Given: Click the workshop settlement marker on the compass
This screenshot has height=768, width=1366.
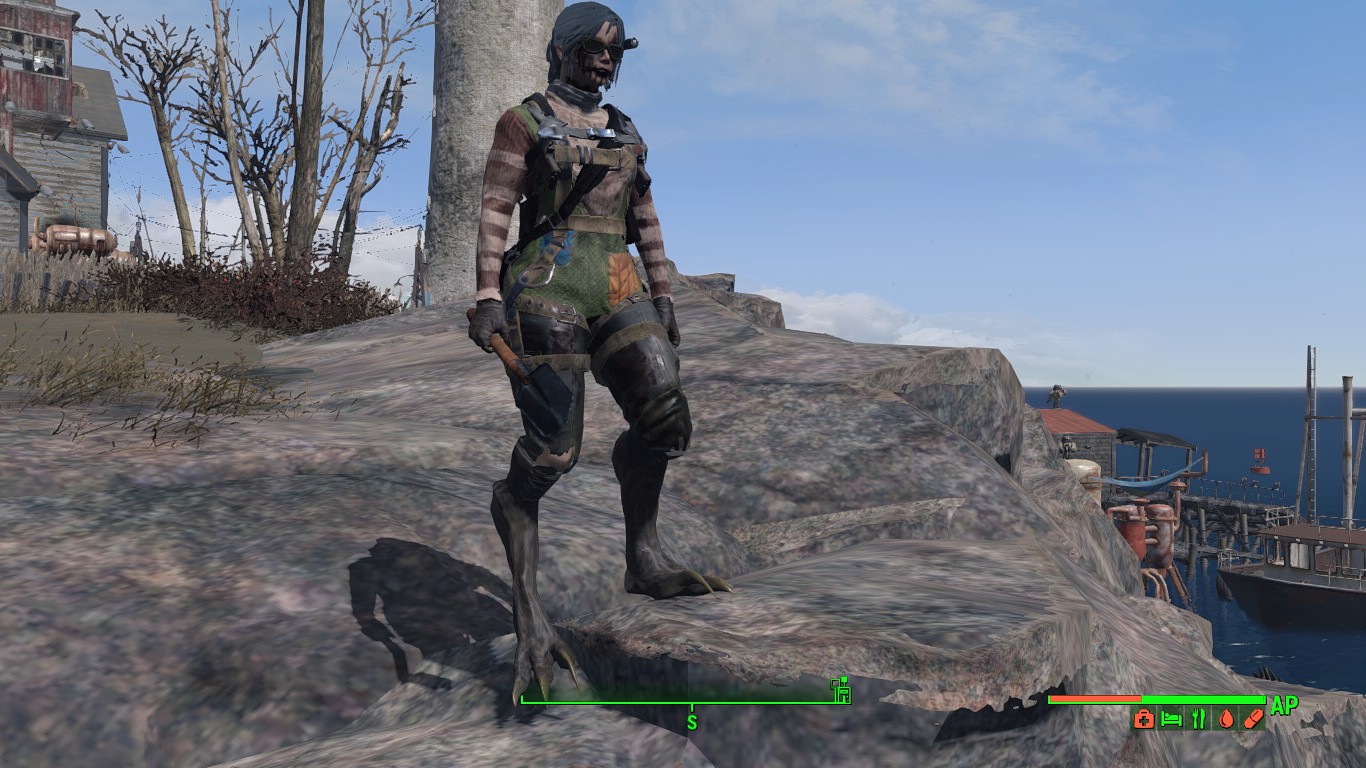Looking at the screenshot, I should coord(841,692).
